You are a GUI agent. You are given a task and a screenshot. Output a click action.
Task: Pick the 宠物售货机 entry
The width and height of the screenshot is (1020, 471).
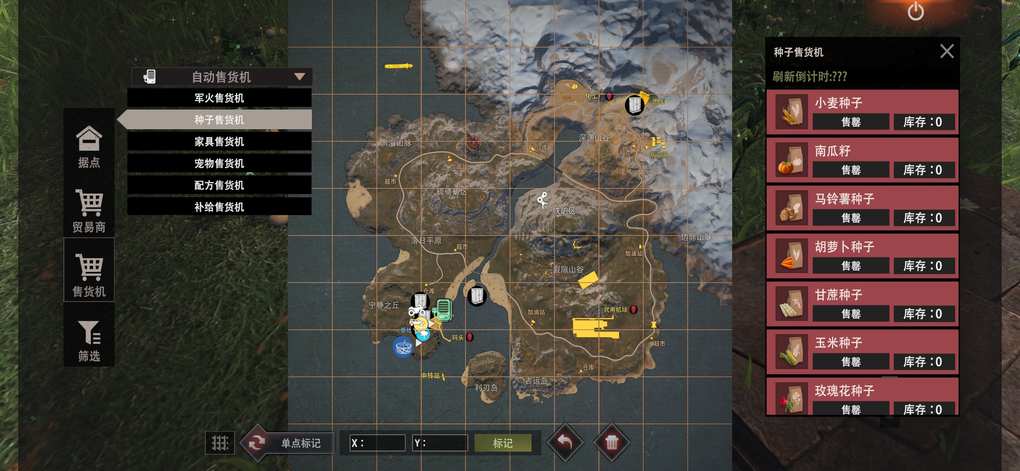pyautogui.click(x=219, y=164)
